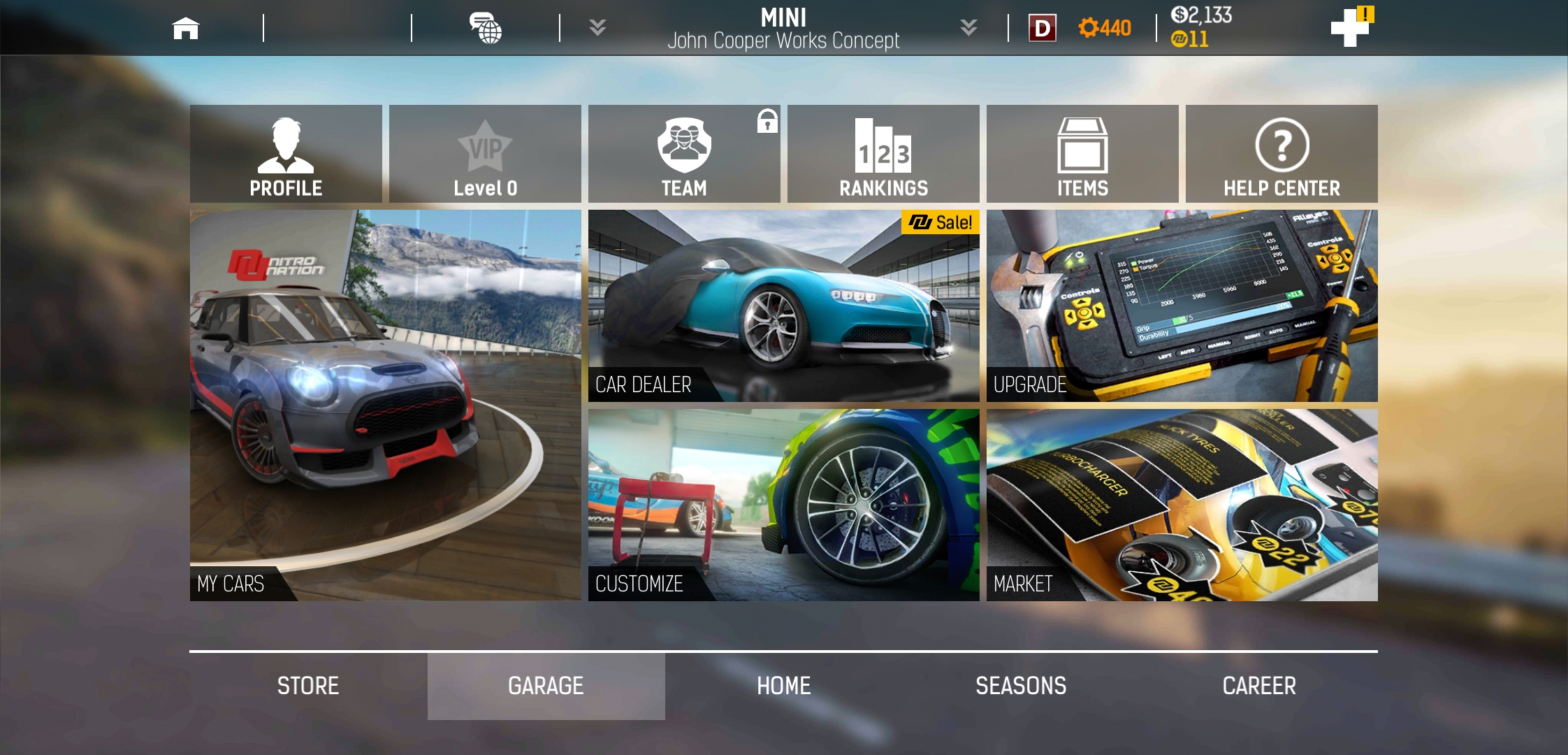Go to the Home tab
The height and width of the screenshot is (755, 1568).
(x=783, y=686)
